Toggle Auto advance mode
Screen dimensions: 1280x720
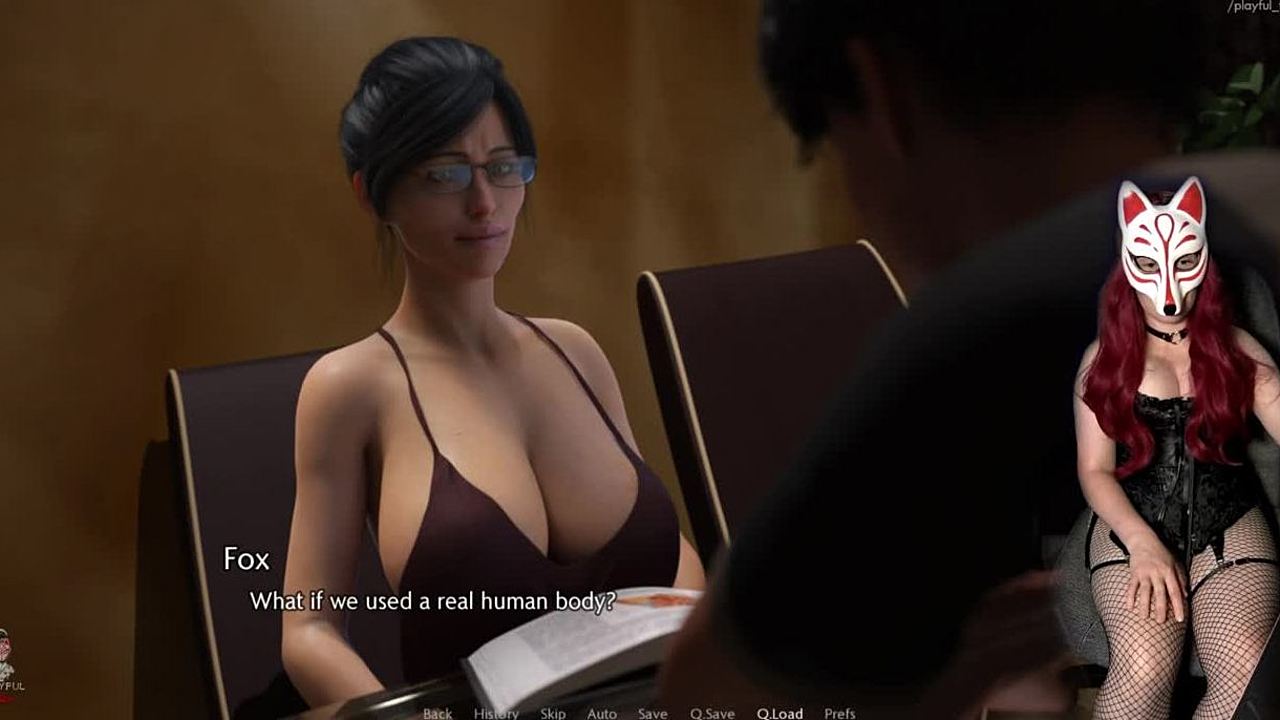click(601, 713)
